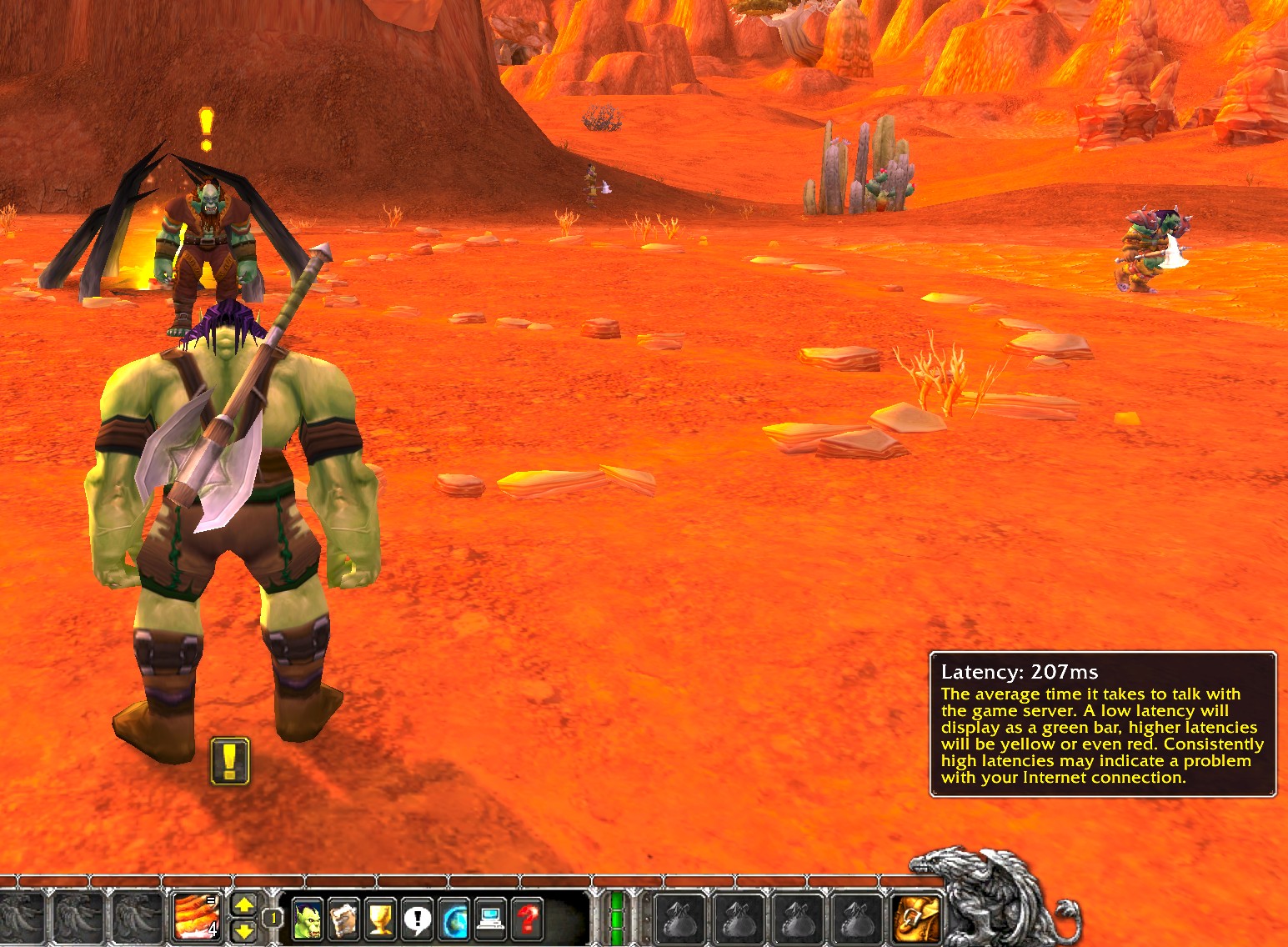Open the talents golden chalice icon
Screen dimensions: 1288x947
point(380,919)
